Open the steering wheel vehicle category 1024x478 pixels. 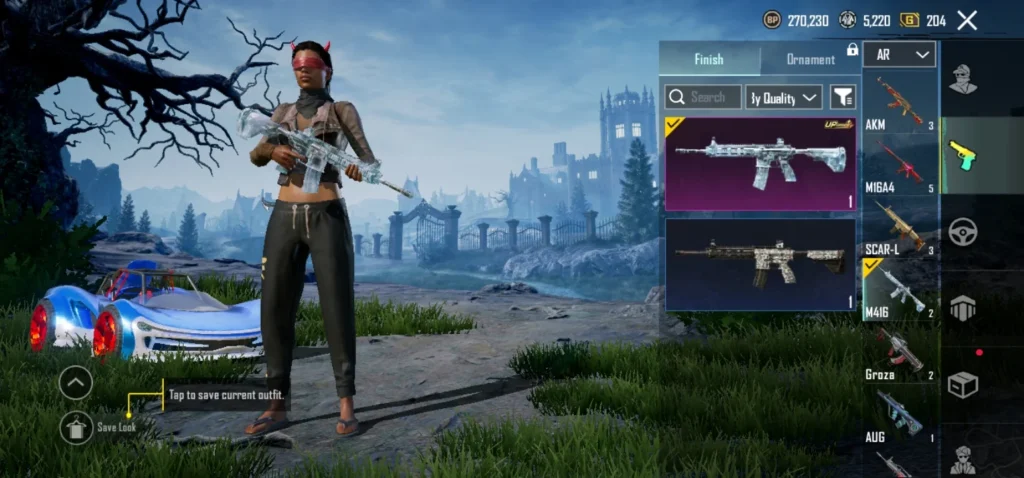[963, 232]
